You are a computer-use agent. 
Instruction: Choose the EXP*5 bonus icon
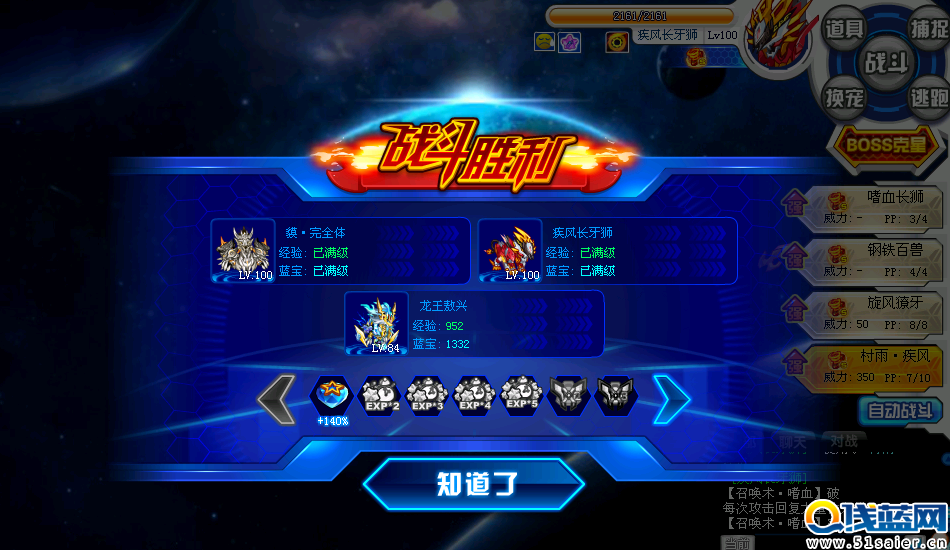point(521,396)
